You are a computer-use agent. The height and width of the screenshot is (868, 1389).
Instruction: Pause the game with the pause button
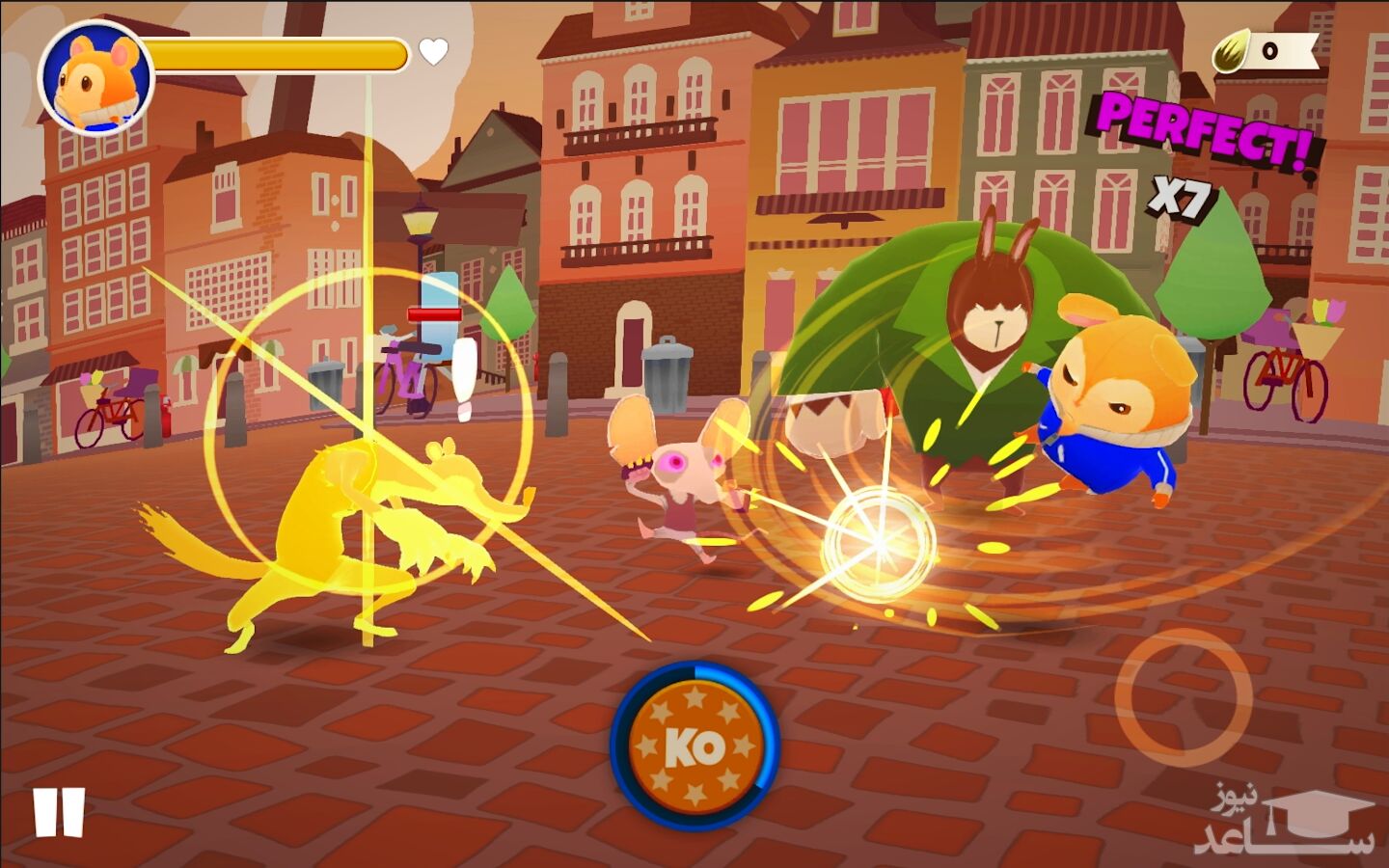point(59,812)
